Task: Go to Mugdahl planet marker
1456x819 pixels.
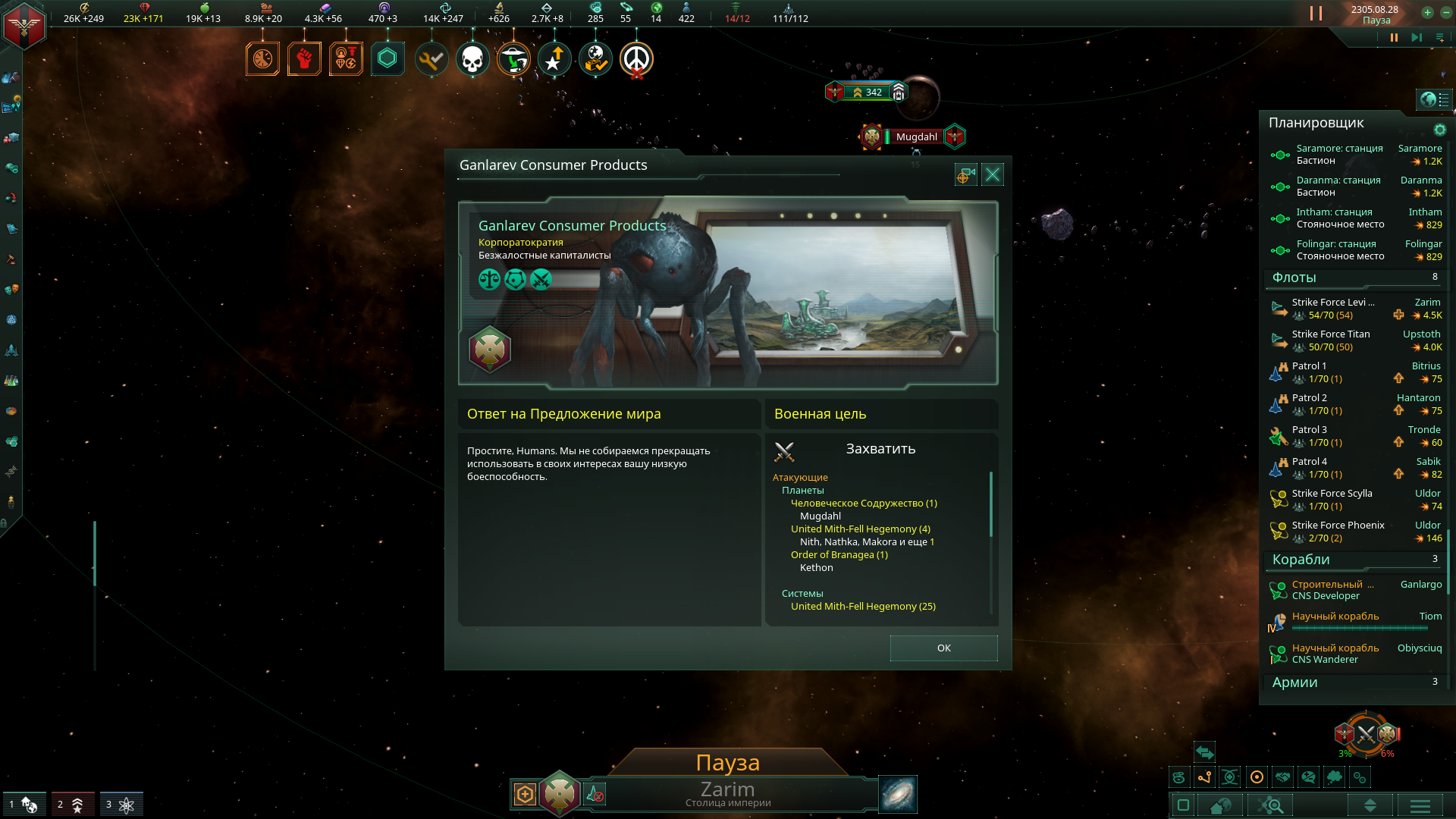Action: (x=916, y=137)
